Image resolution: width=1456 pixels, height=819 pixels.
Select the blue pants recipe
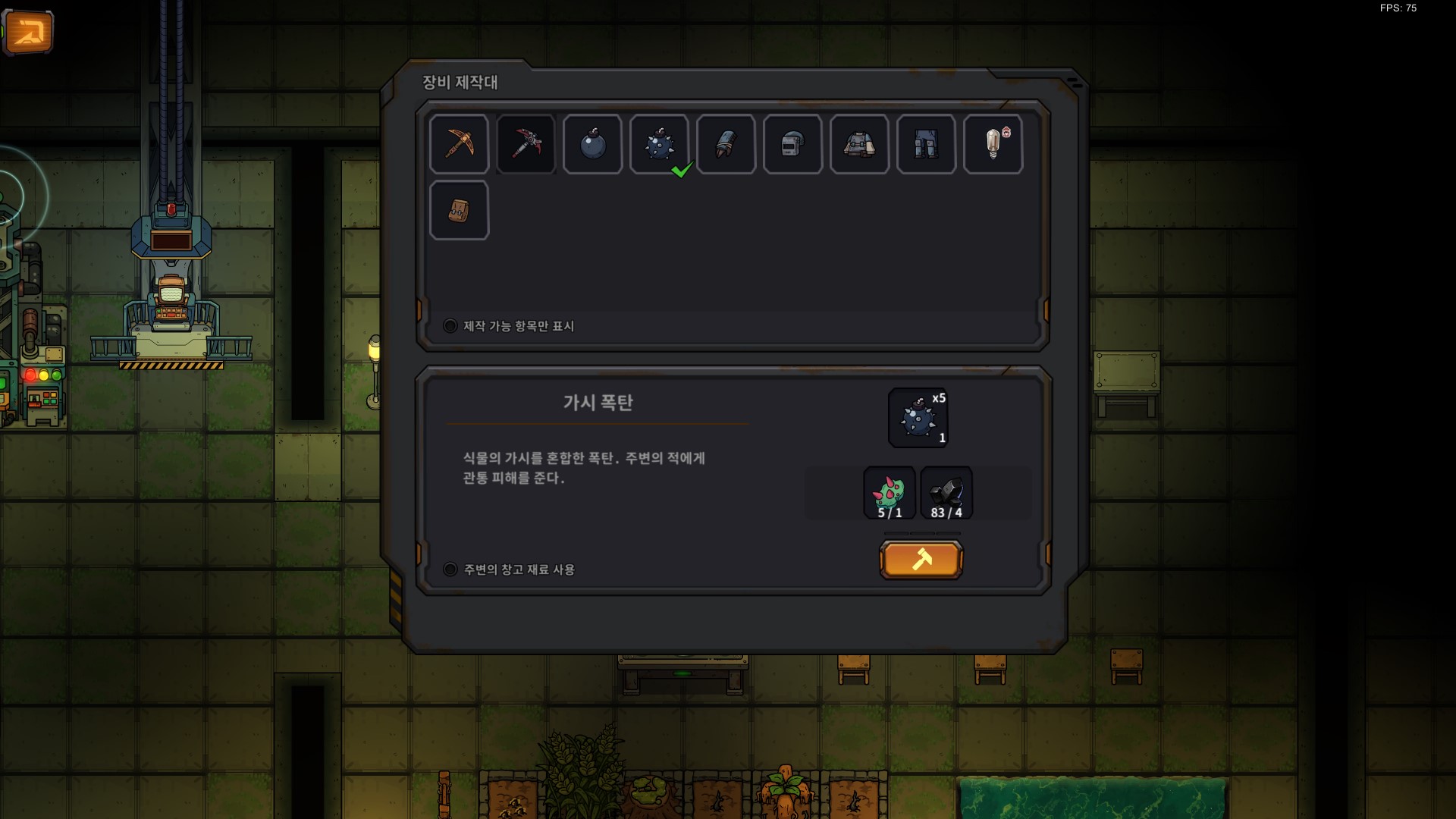coord(926,144)
